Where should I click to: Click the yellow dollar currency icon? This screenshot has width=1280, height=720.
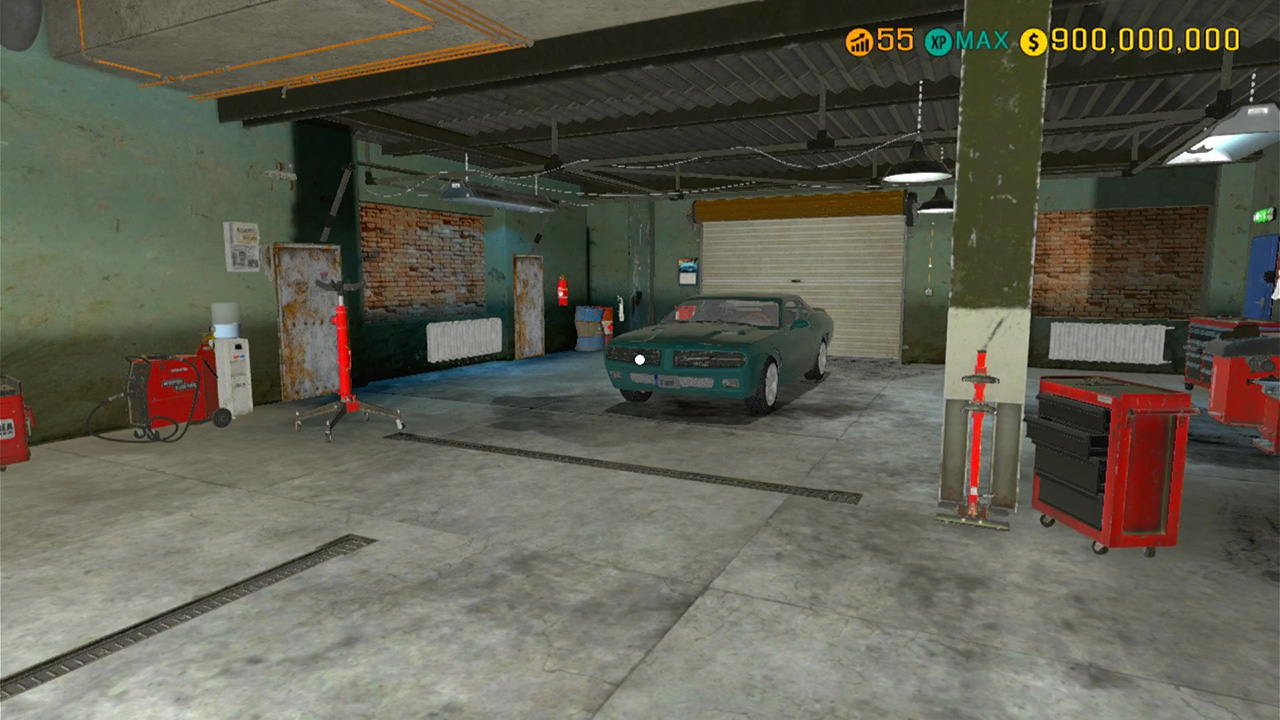tap(1030, 40)
